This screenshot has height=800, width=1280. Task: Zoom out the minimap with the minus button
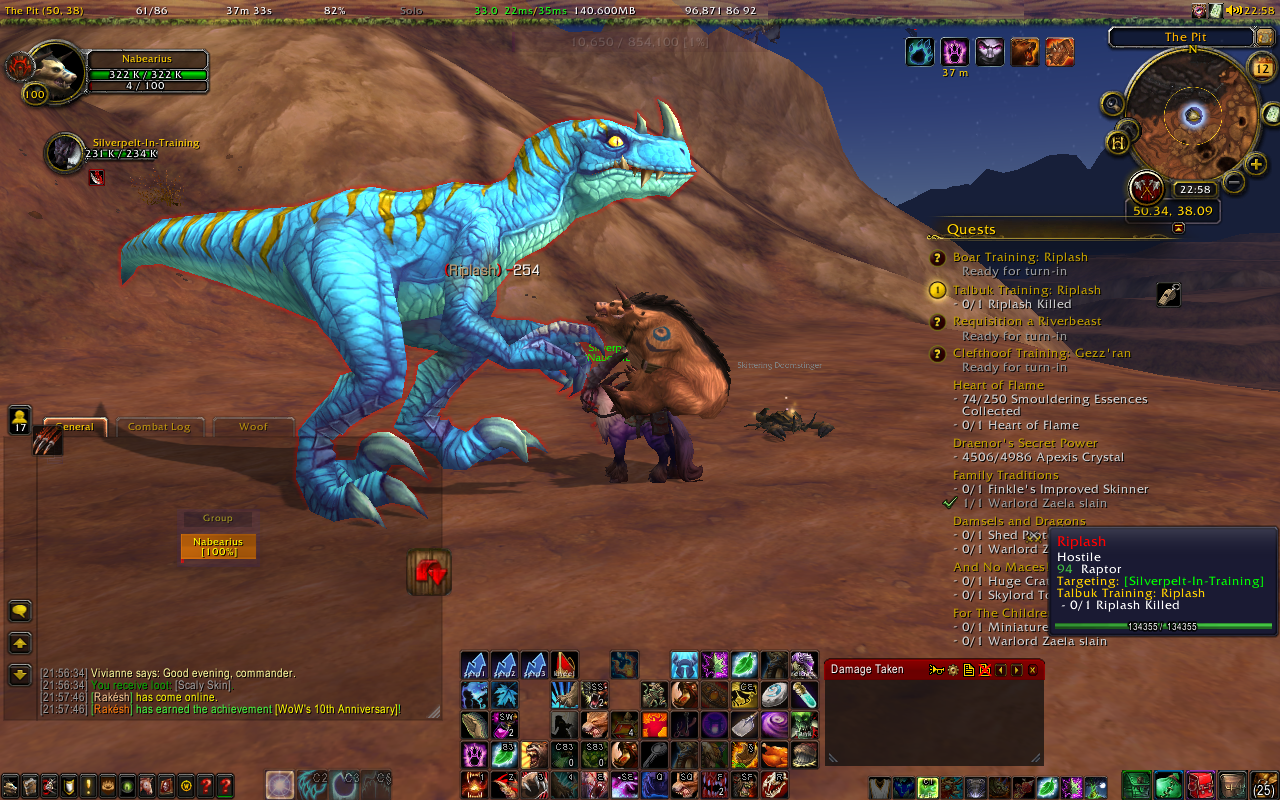(1234, 182)
